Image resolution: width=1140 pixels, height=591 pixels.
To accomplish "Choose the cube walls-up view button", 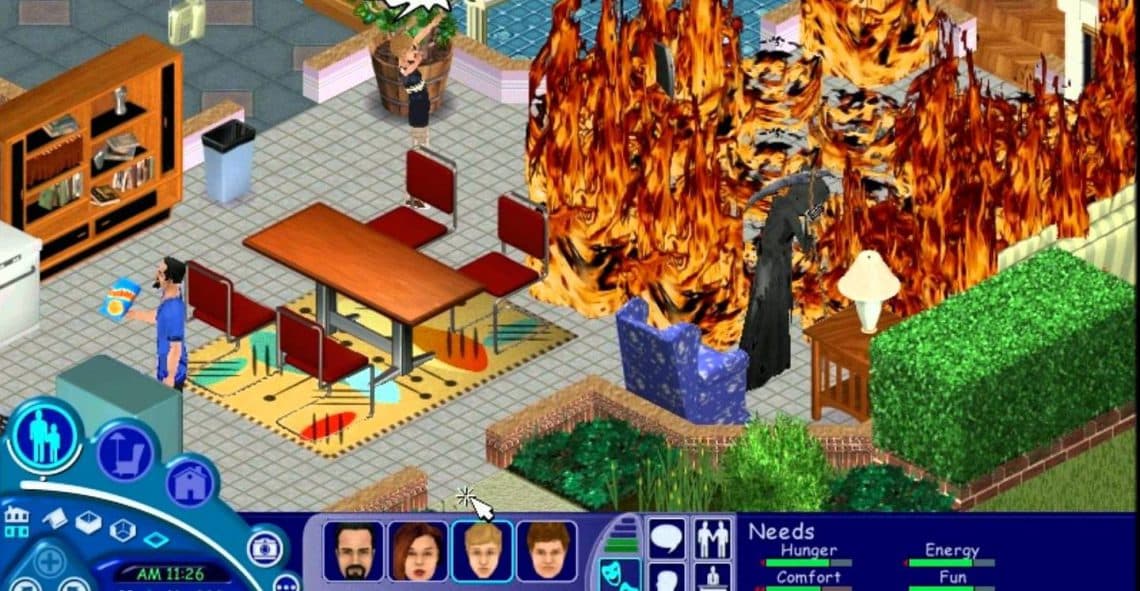I will click(x=122, y=531).
